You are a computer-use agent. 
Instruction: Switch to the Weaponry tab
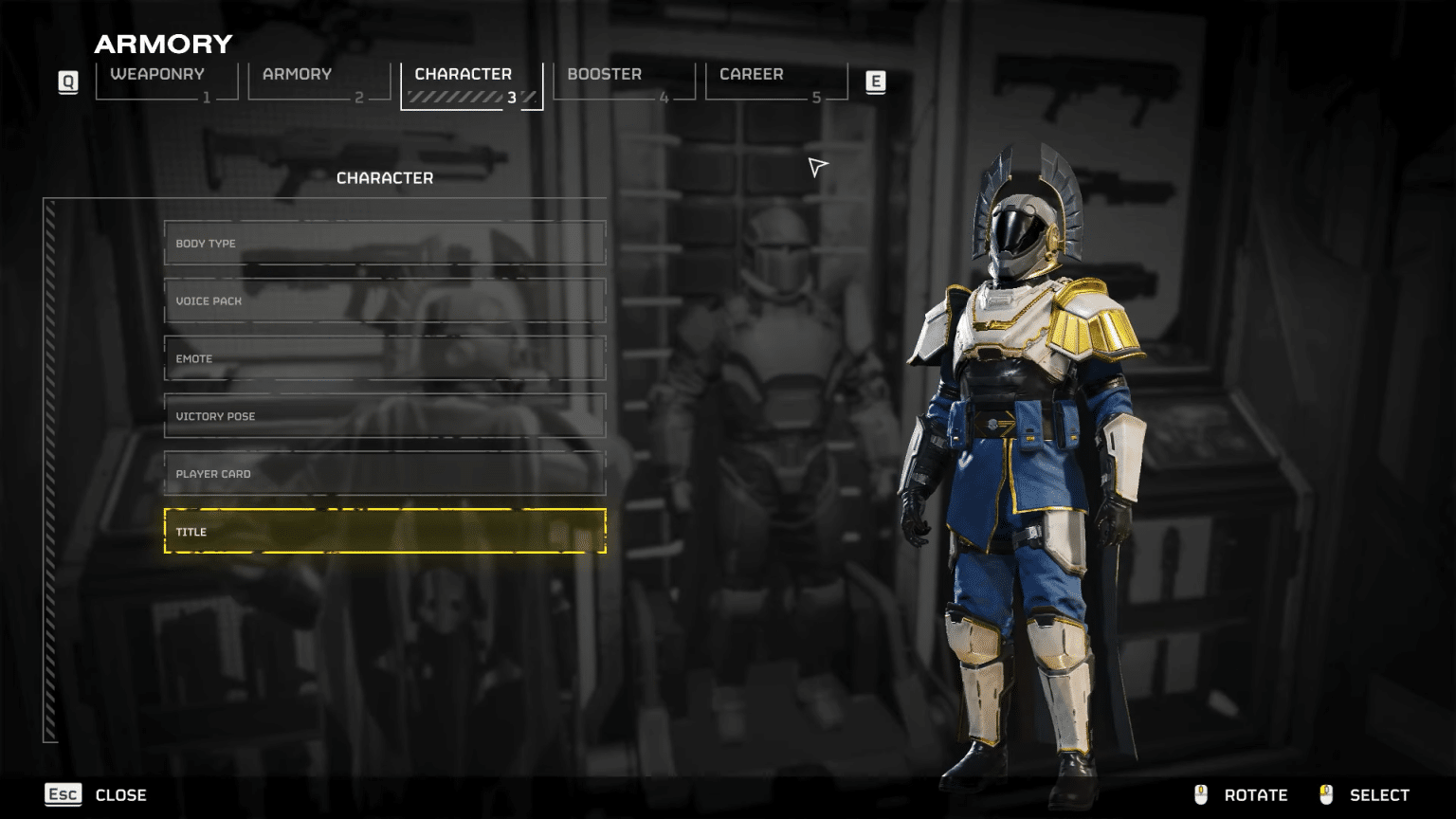(x=157, y=74)
